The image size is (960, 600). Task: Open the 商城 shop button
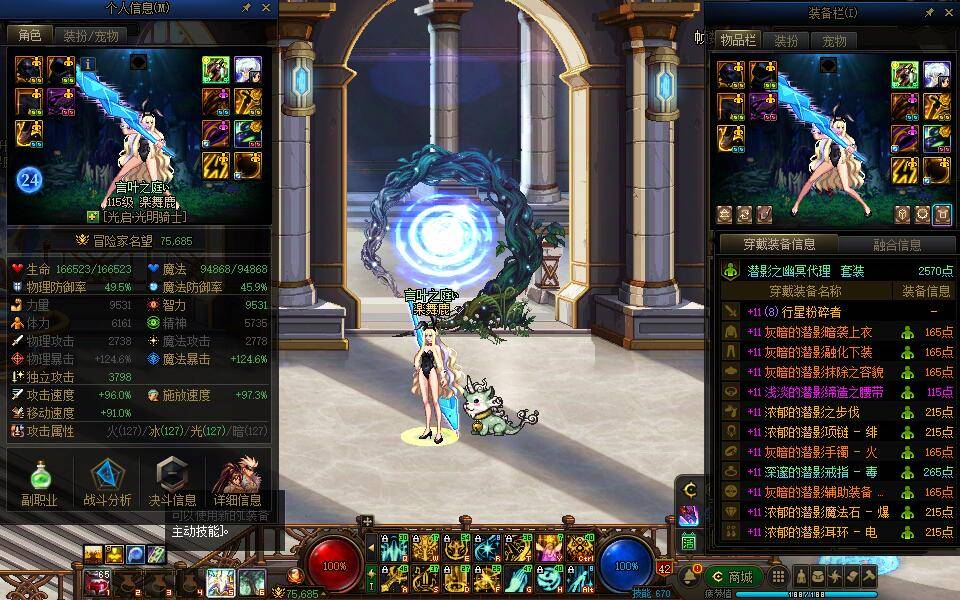click(733, 577)
